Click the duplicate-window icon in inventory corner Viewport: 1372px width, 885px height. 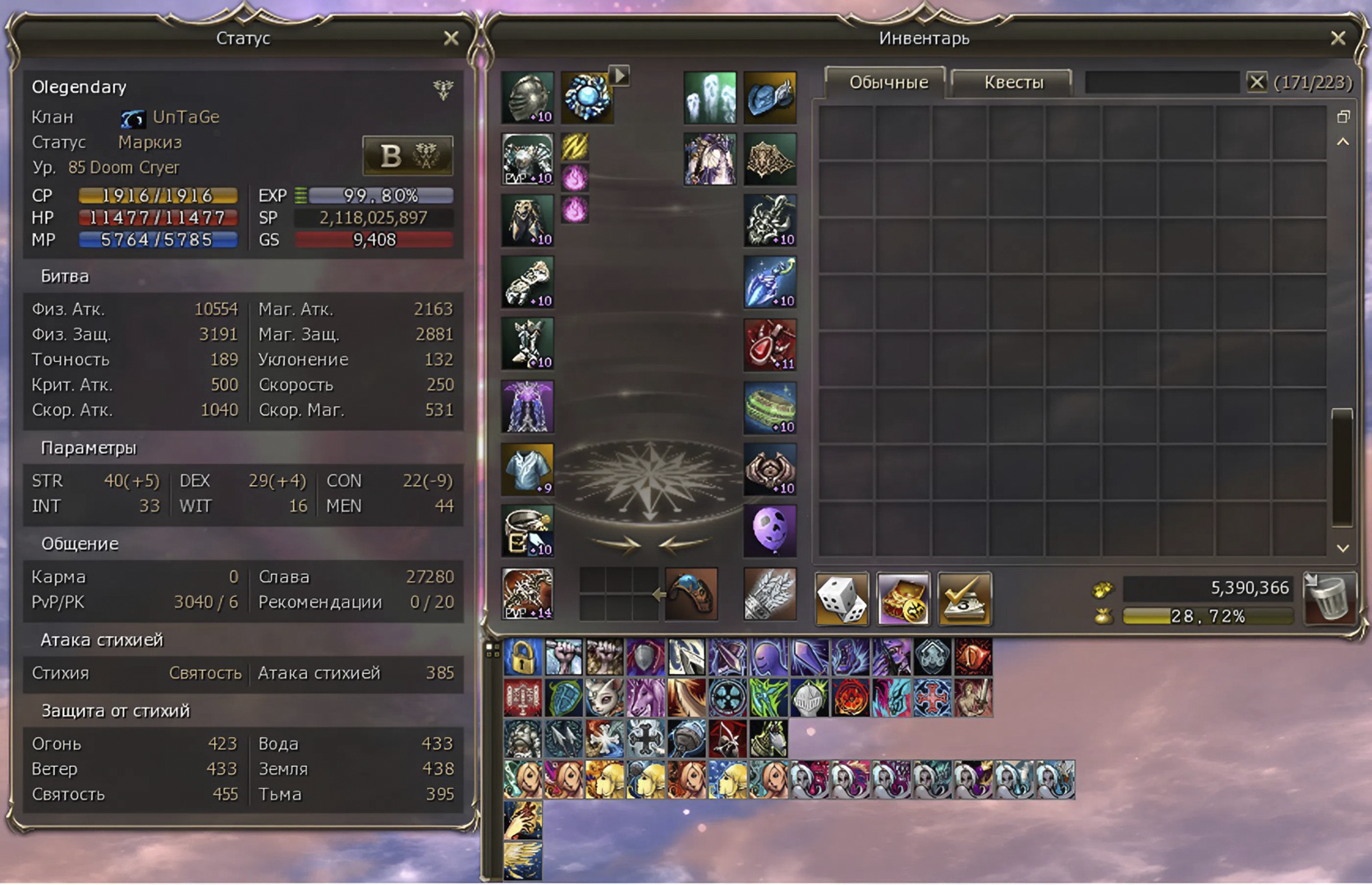click(1344, 117)
